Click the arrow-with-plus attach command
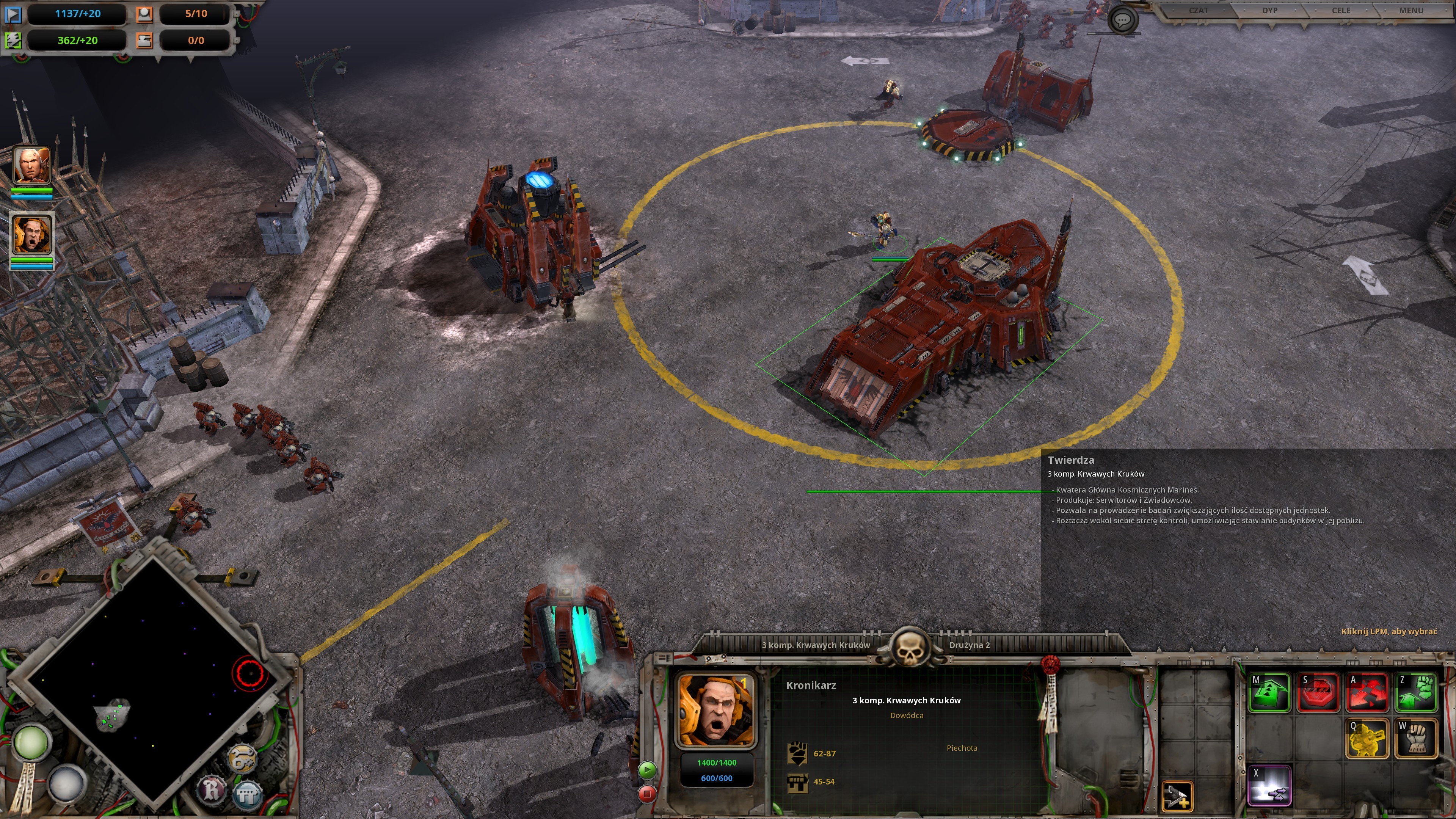The image size is (1456, 819). [x=1177, y=796]
